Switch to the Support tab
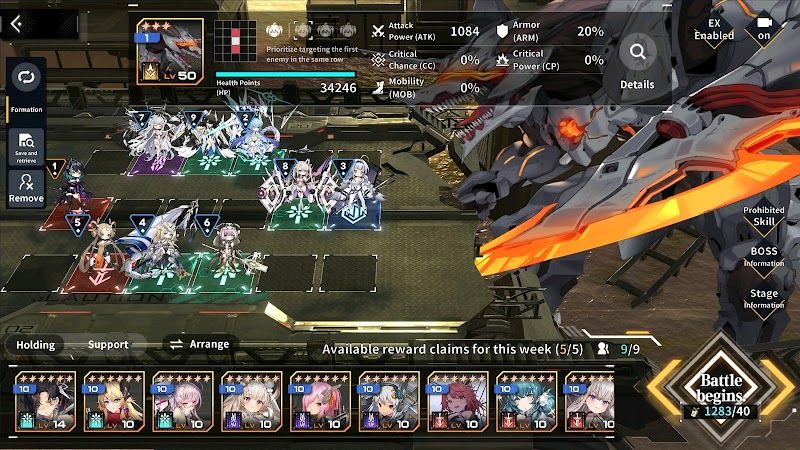The image size is (800, 450). pos(107,344)
